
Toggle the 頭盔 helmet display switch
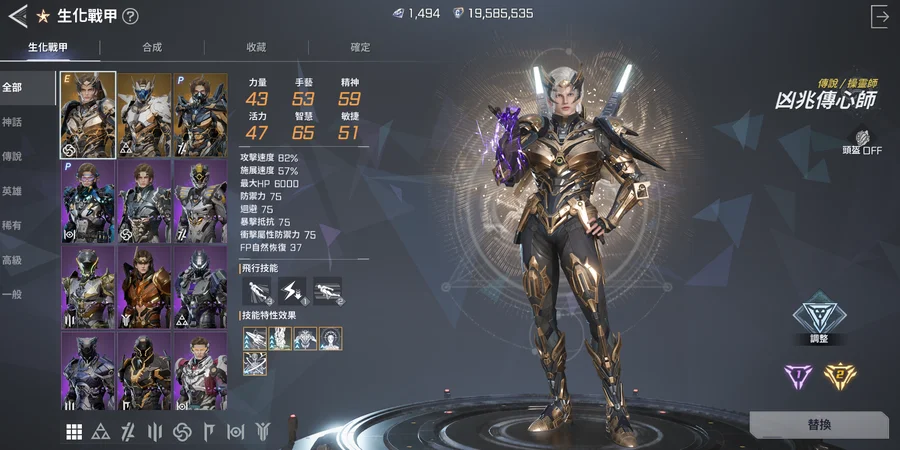[x=862, y=143]
